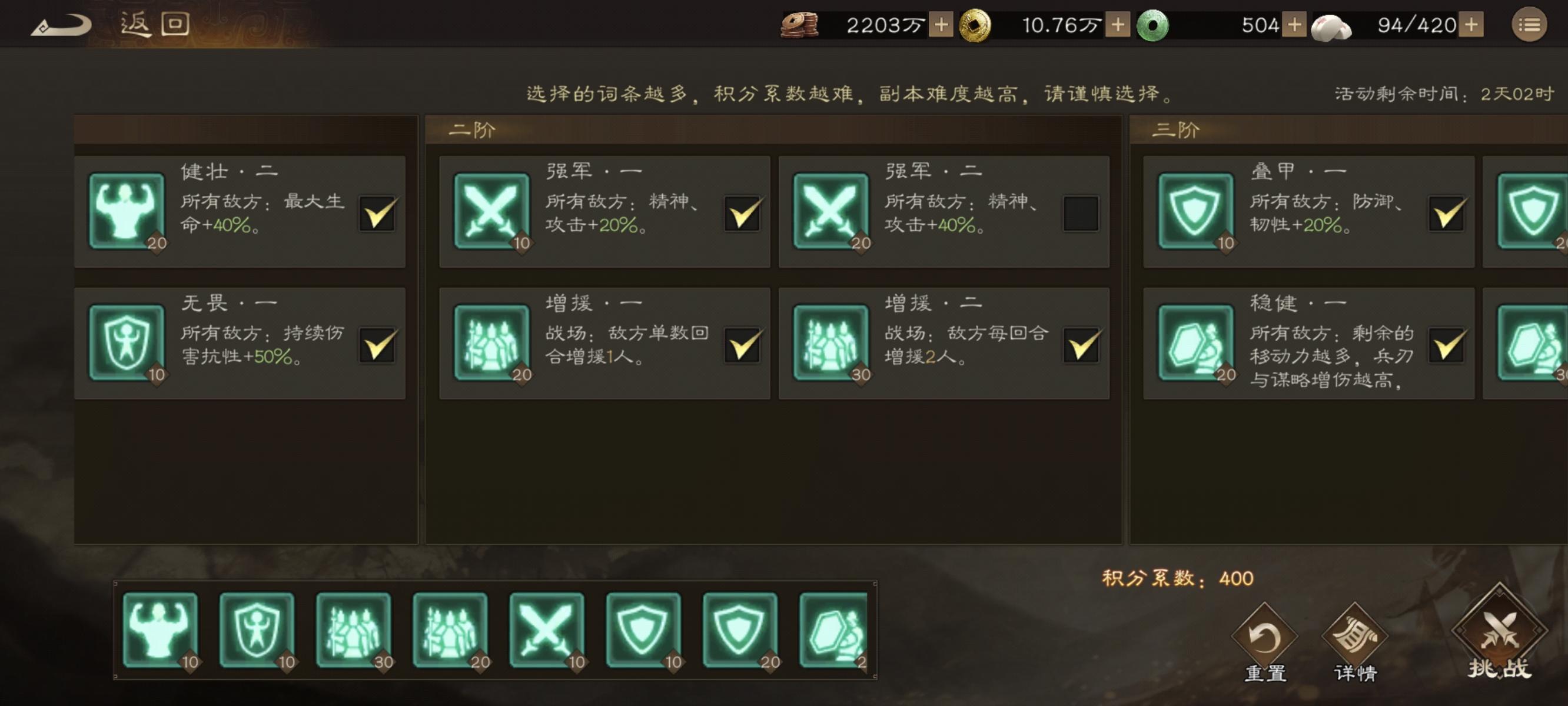Click the crossed swords 强军 icon in bottom tray
This screenshot has height=706, width=1568.
[546, 631]
